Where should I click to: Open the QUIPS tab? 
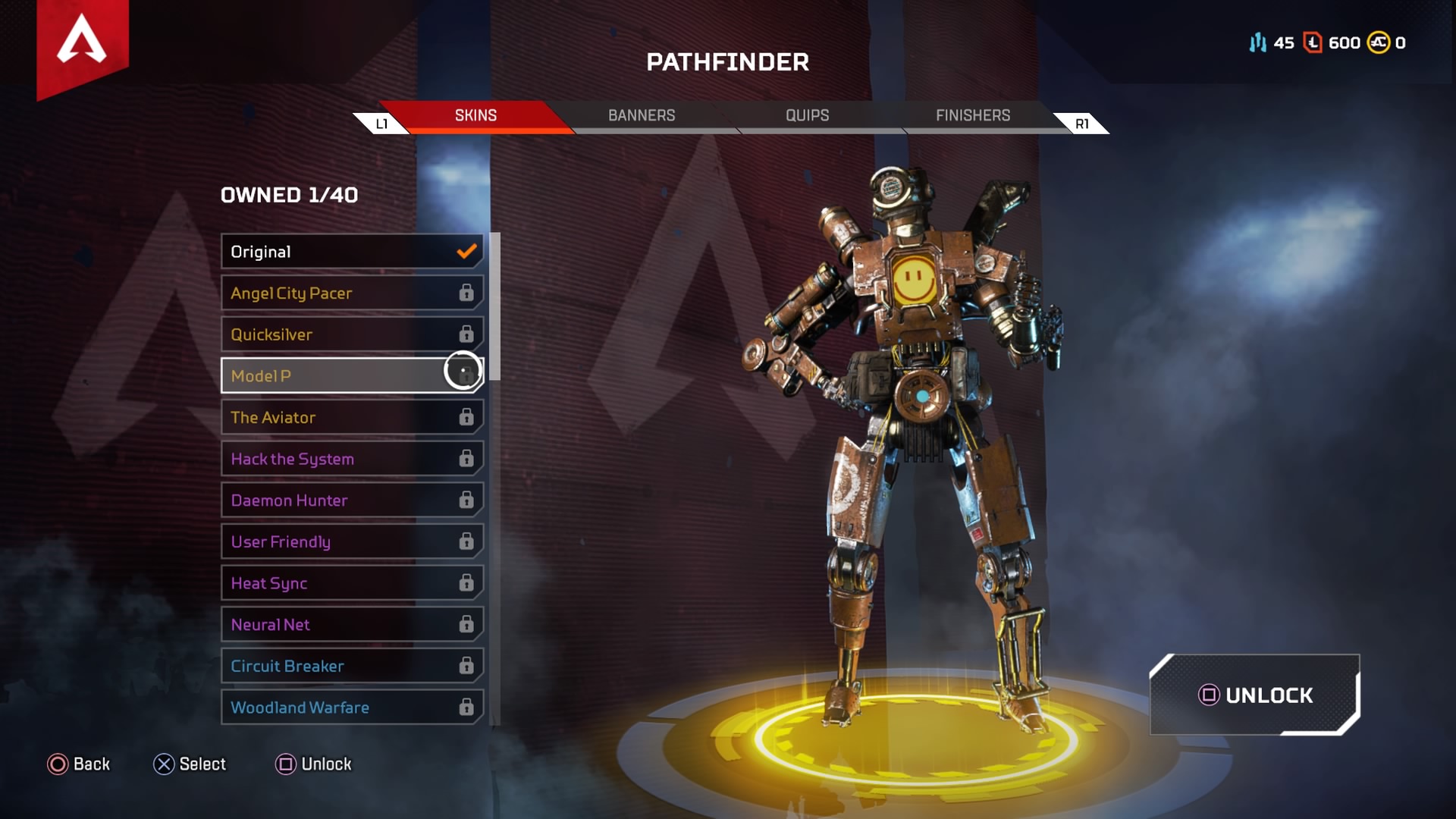coord(807,115)
